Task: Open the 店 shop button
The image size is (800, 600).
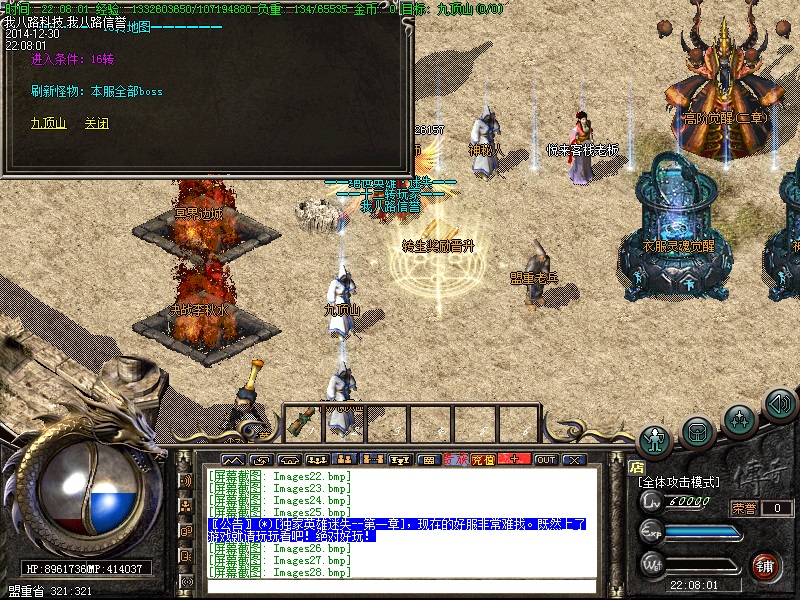Action: click(x=637, y=466)
